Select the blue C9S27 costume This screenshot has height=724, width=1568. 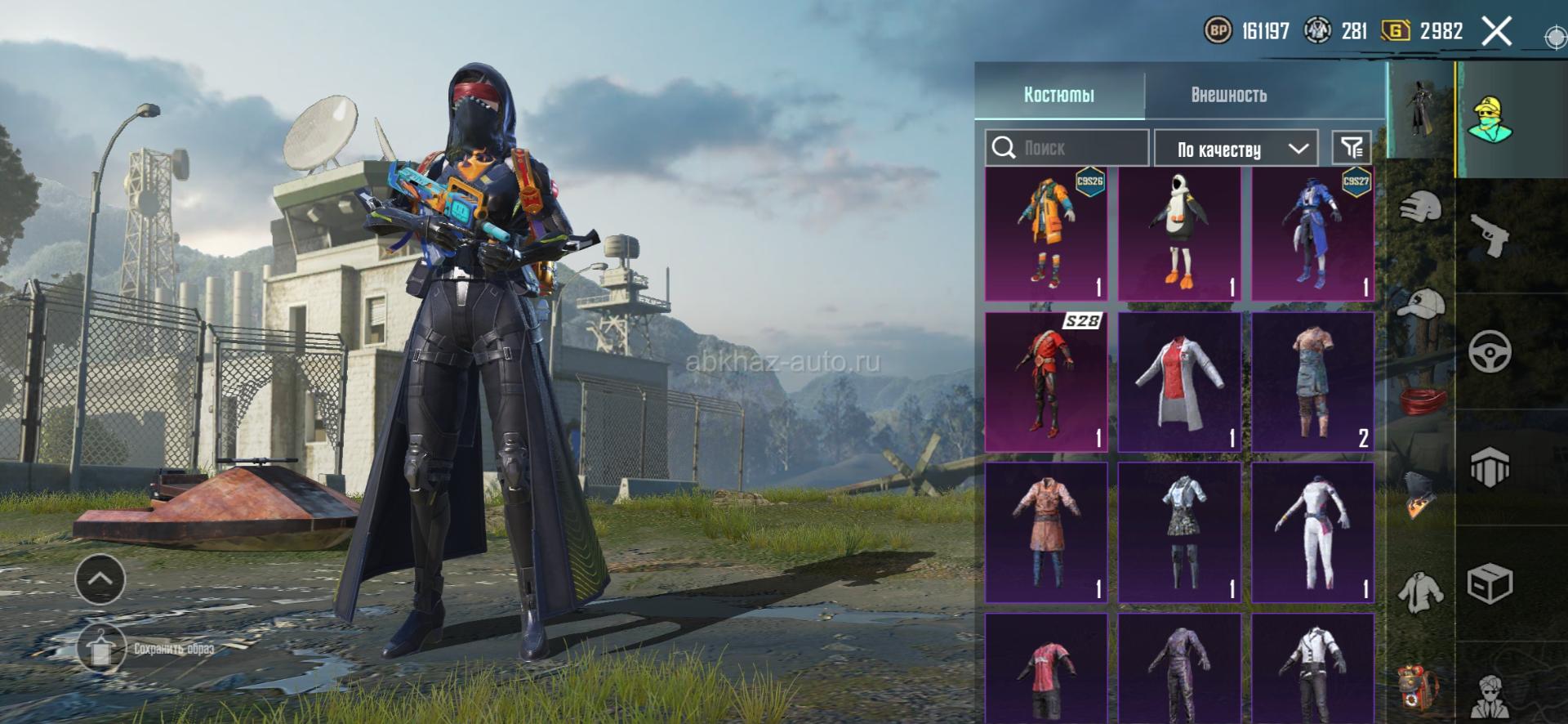coord(1312,234)
